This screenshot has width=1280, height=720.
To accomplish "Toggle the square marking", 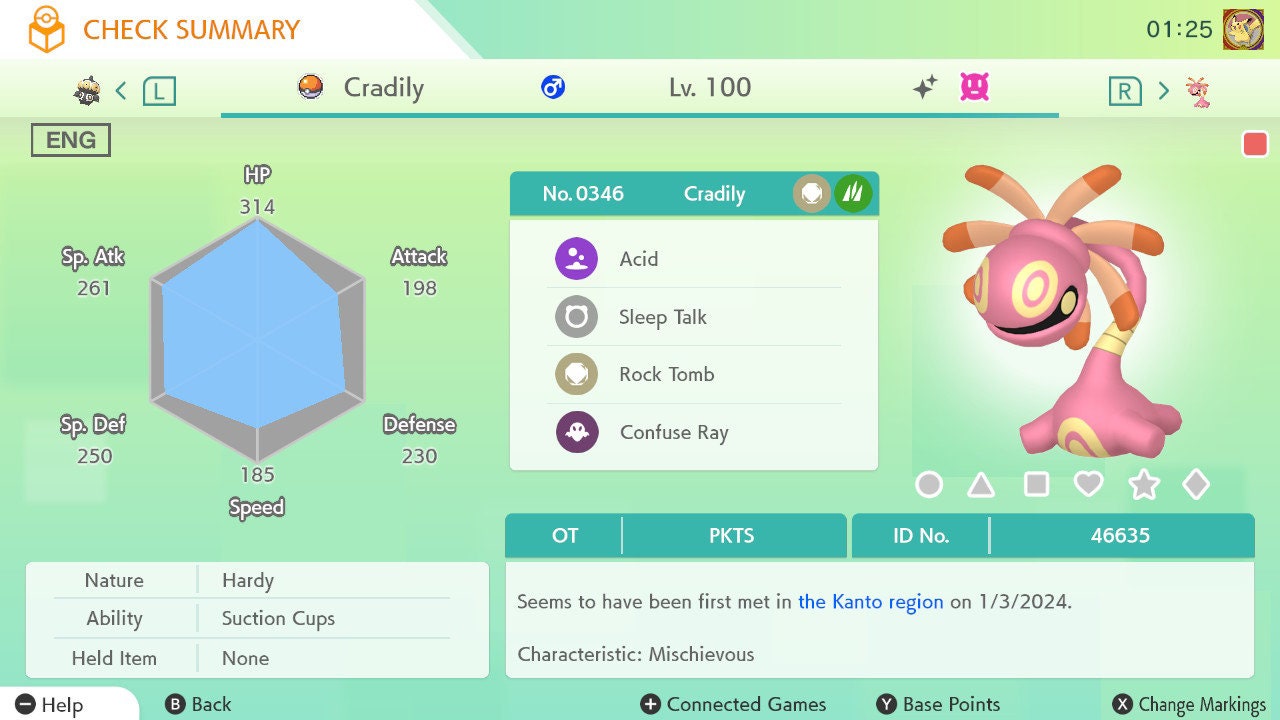I will [x=1036, y=485].
